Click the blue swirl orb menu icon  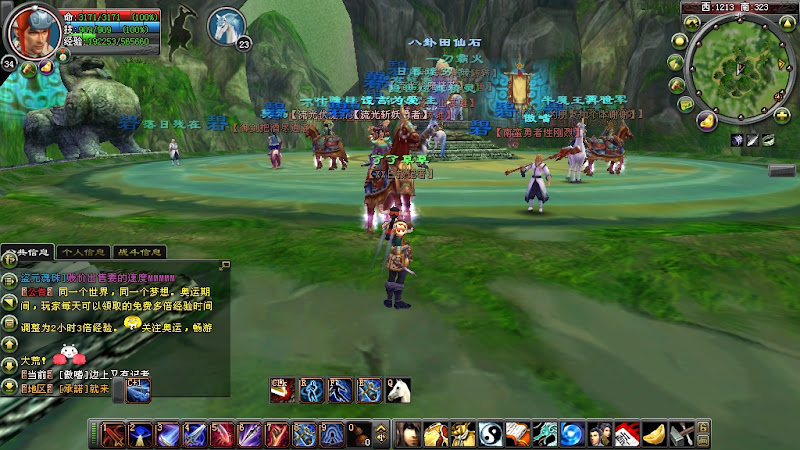click(570, 435)
